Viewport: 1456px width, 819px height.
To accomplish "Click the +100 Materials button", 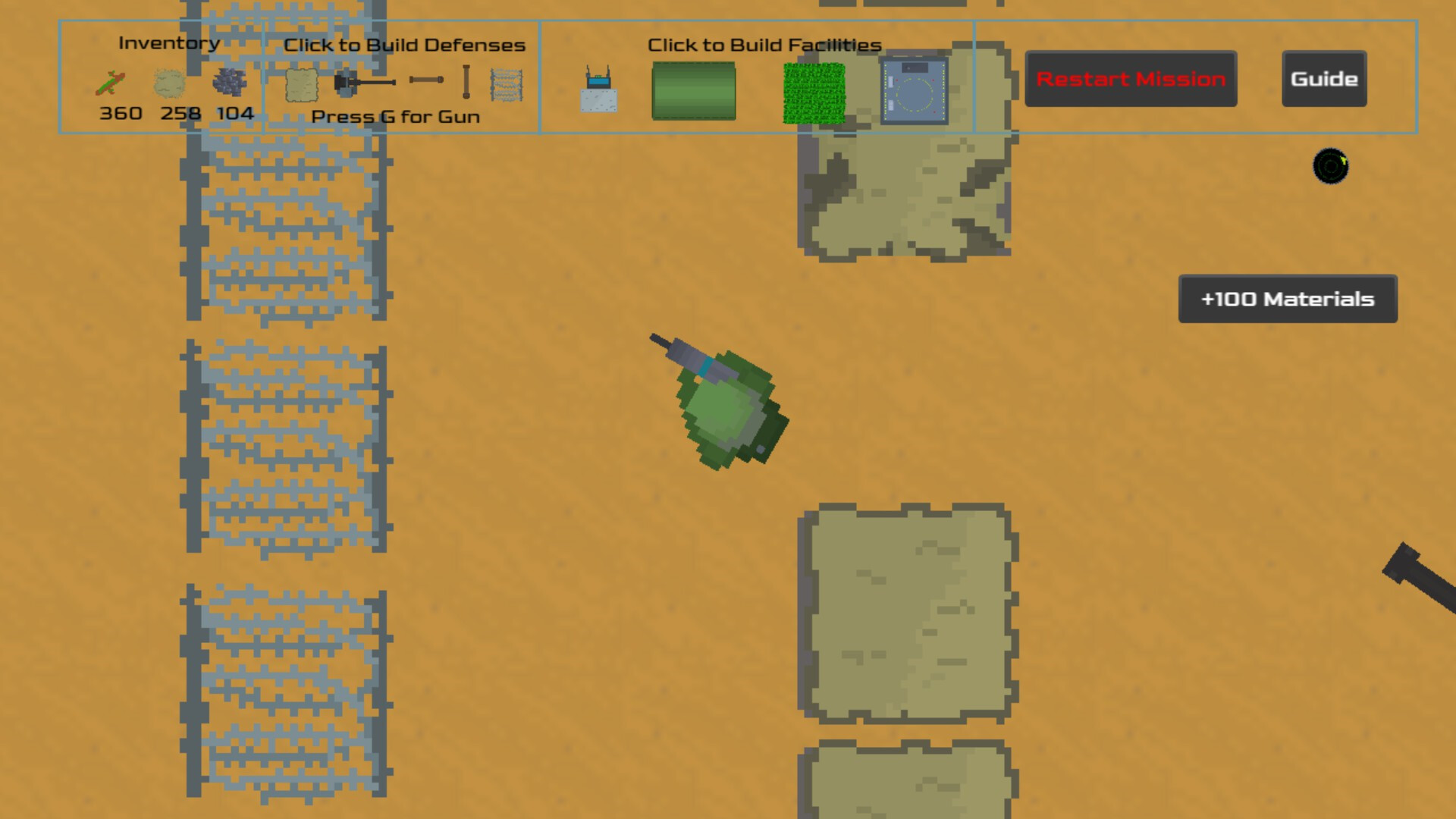I will click(1287, 299).
